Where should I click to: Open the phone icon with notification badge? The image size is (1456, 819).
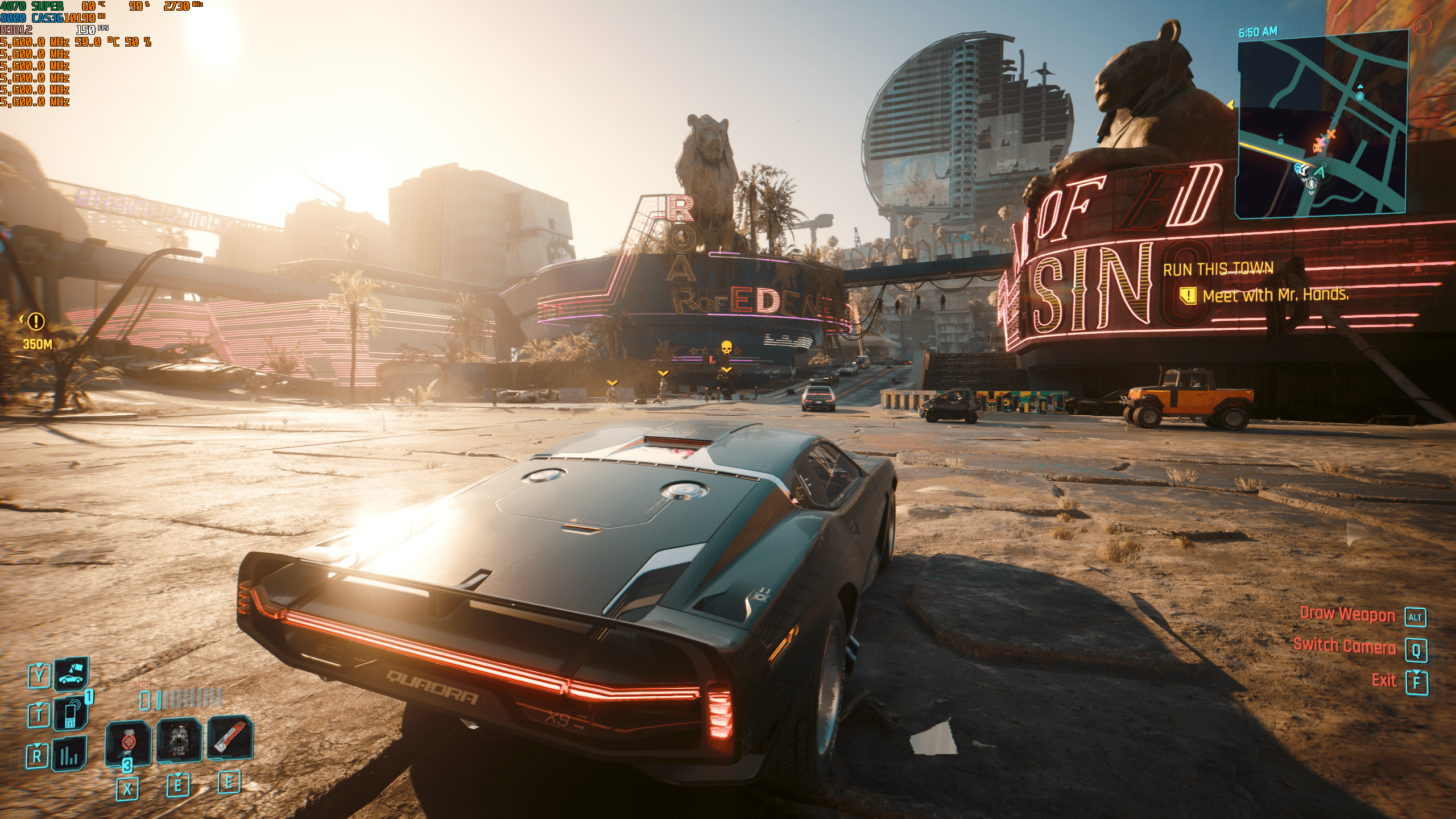(71, 714)
